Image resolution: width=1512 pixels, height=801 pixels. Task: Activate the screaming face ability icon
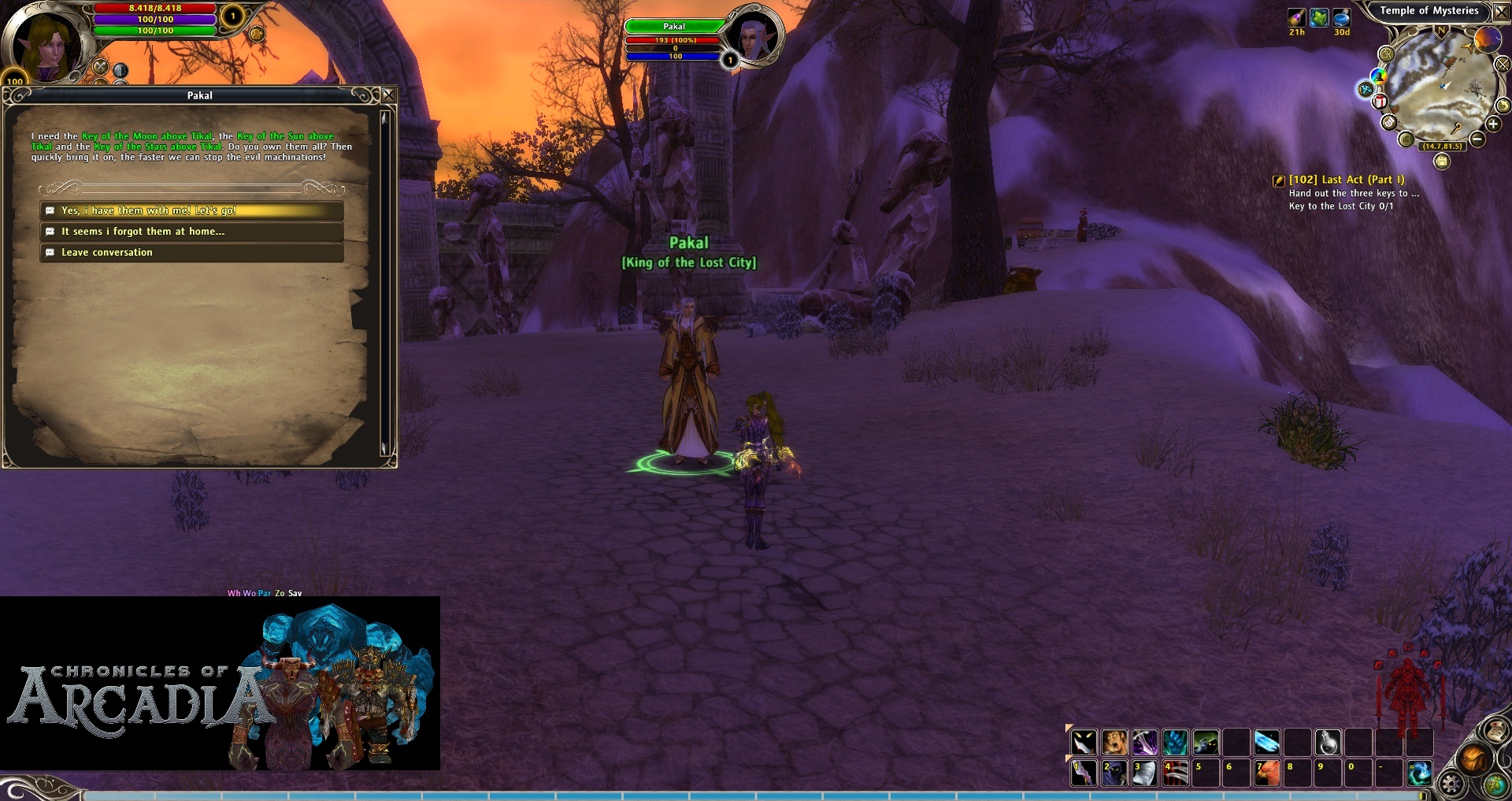click(1114, 743)
